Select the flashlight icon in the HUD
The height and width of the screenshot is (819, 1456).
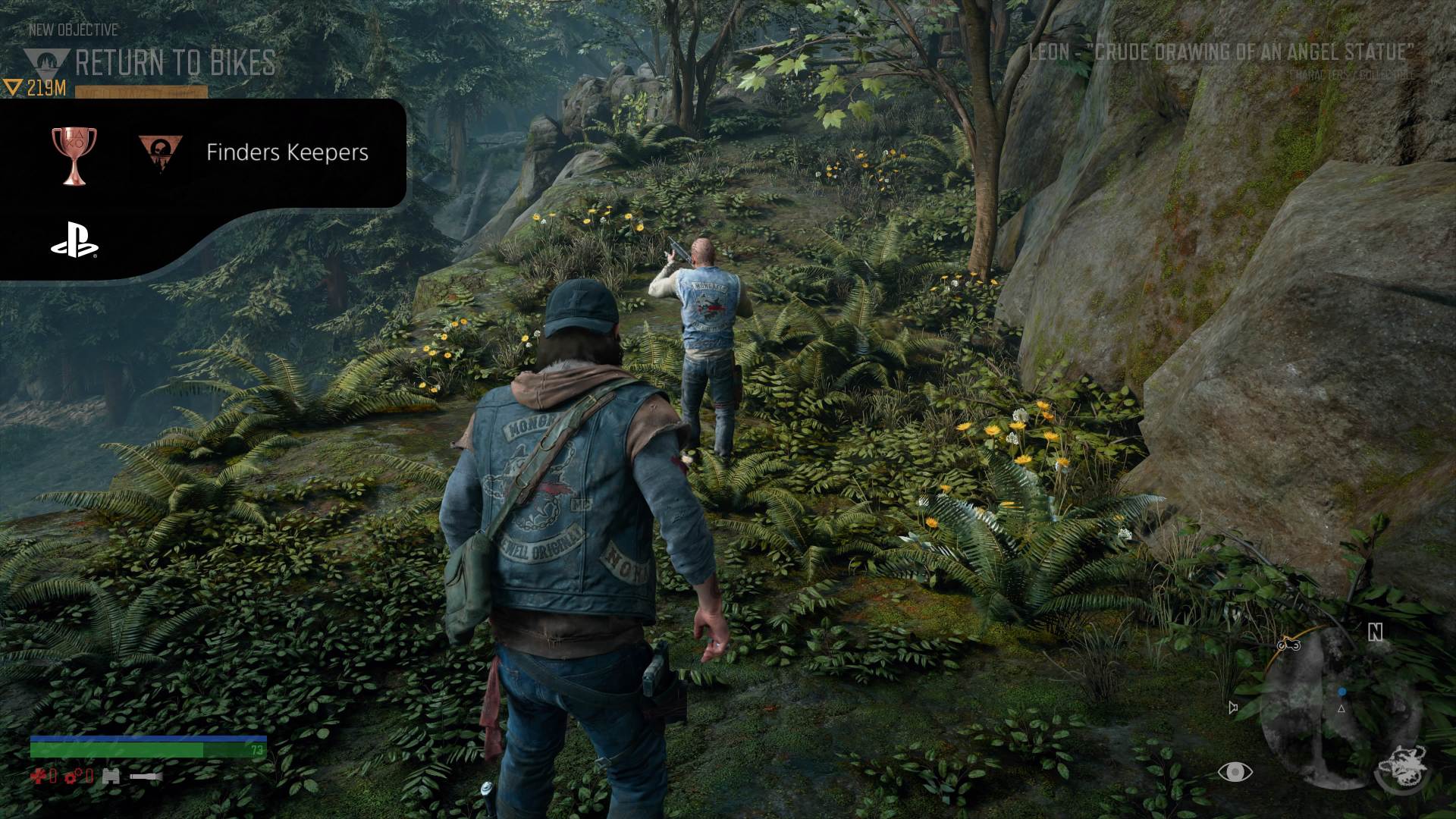coord(145,776)
